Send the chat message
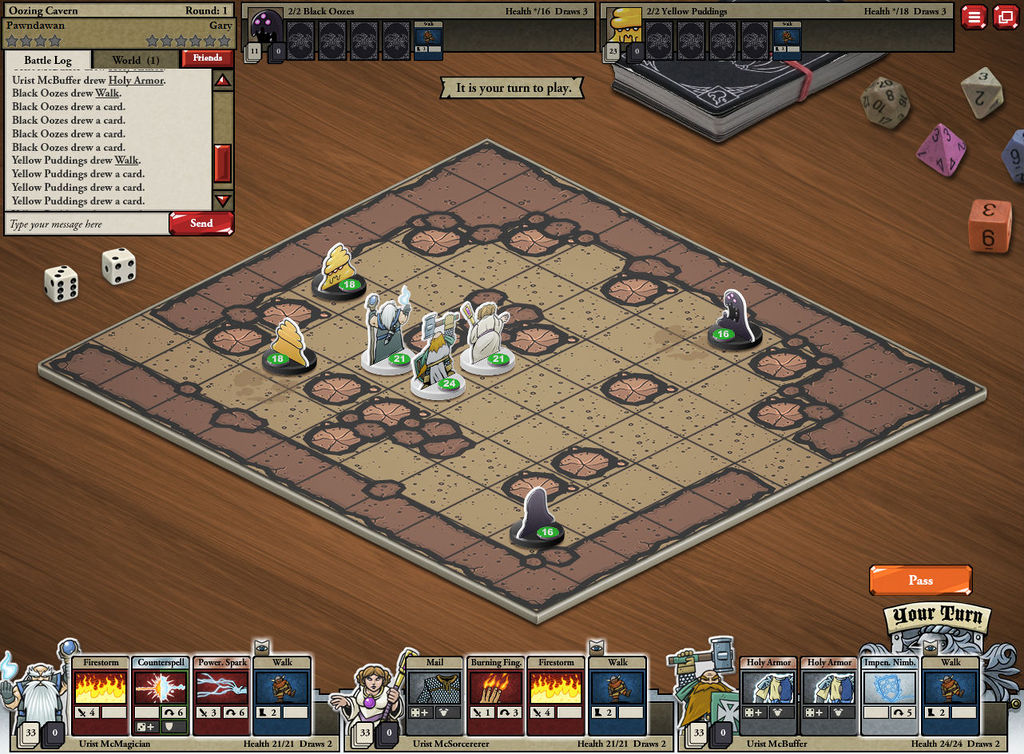This screenshot has width=1024, height=754. [x=201, y=223]
